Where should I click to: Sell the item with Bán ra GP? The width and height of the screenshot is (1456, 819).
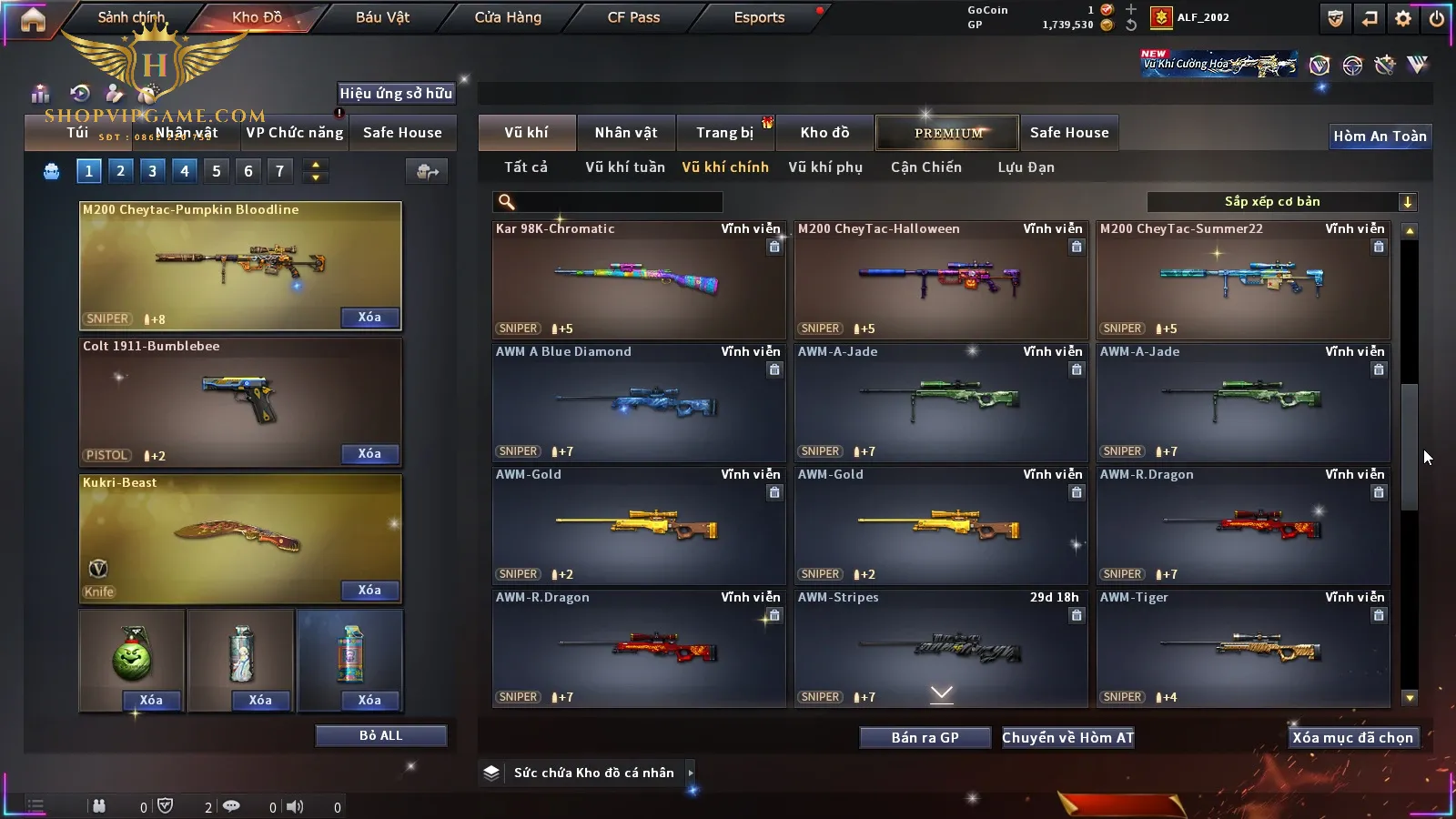pos(925,738)
